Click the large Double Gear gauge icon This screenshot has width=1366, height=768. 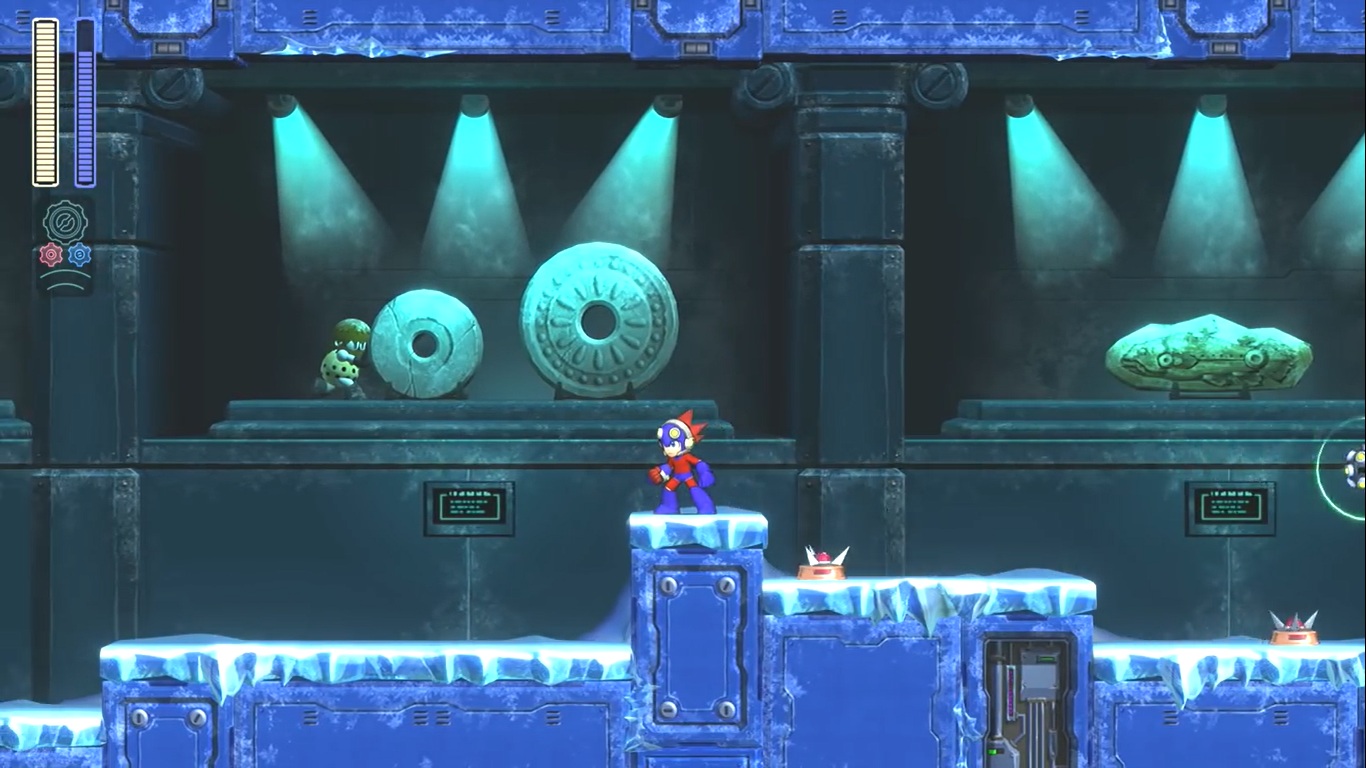click(x=65, y=221)
